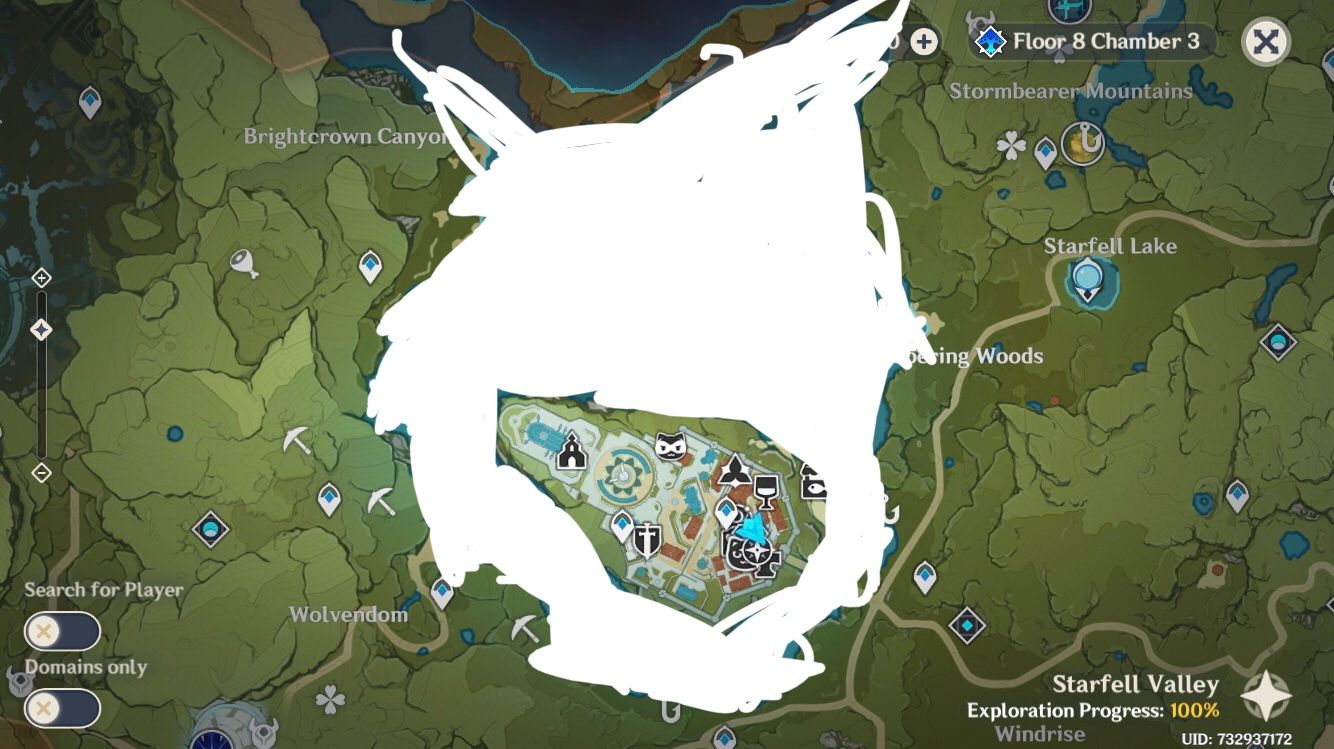Click the Statue of the Seven emblem beside Floor 8 Chamber 3
Screen dimensions: 1334x749
tap(989, 41)
